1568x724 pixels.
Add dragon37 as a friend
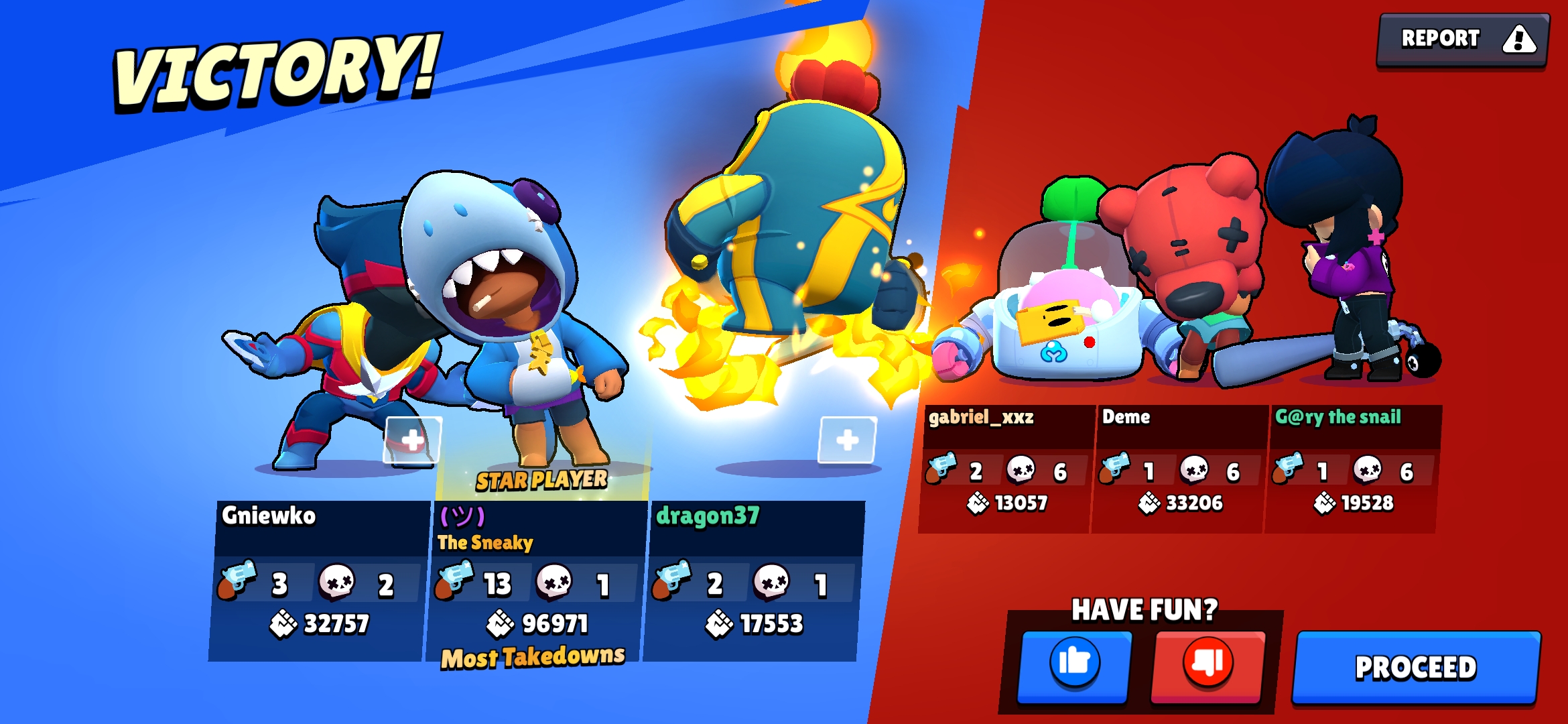click(x=847, y=440)
